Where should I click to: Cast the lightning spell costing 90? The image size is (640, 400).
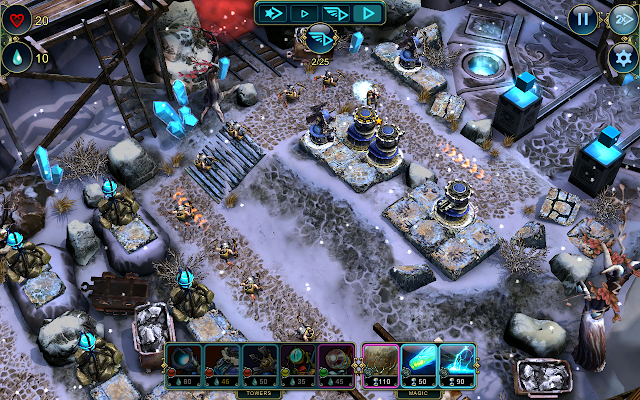click(x=456, y=362)
